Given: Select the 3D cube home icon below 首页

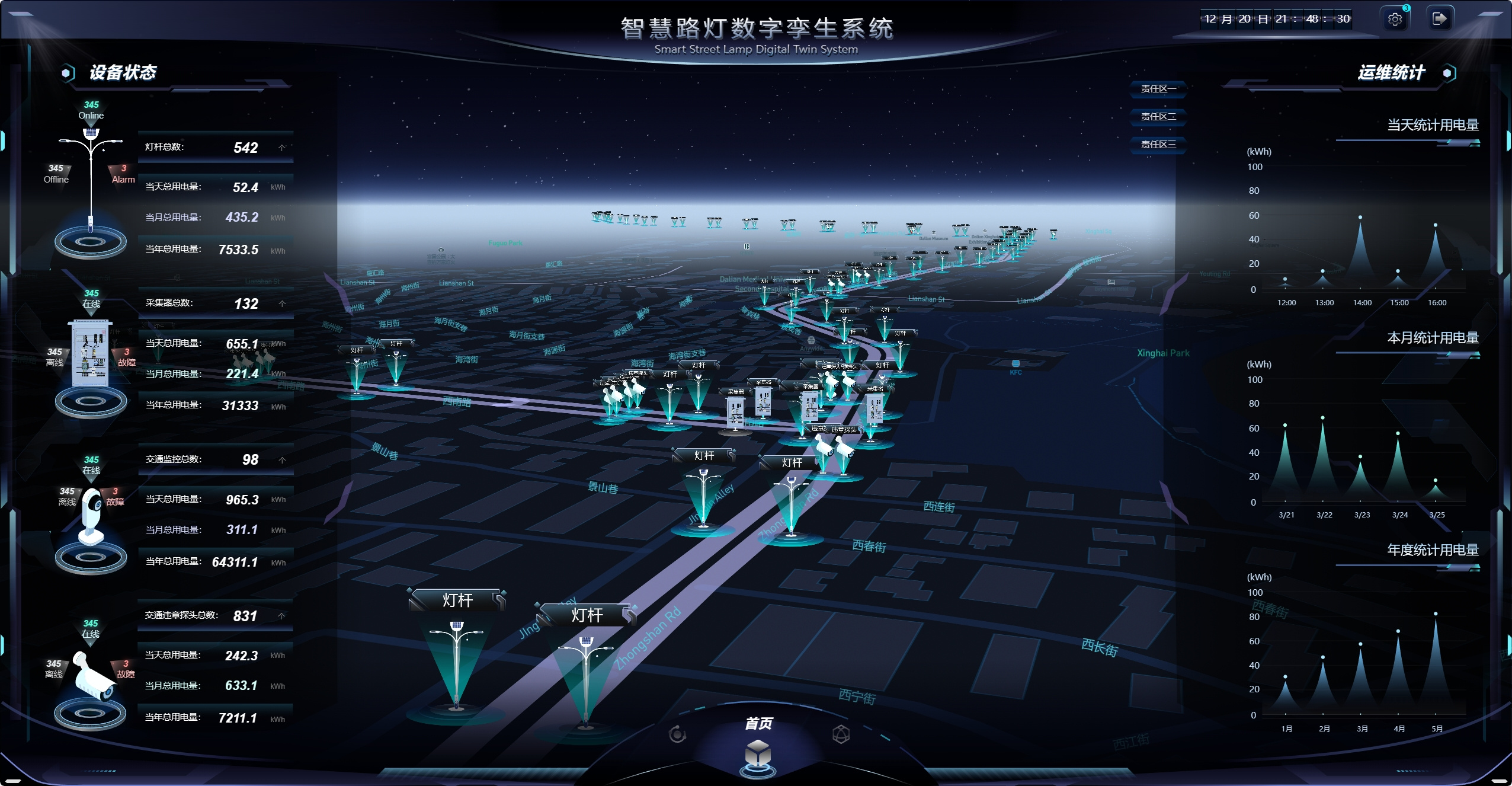Looking at the screenshot, I should point(758,753).
